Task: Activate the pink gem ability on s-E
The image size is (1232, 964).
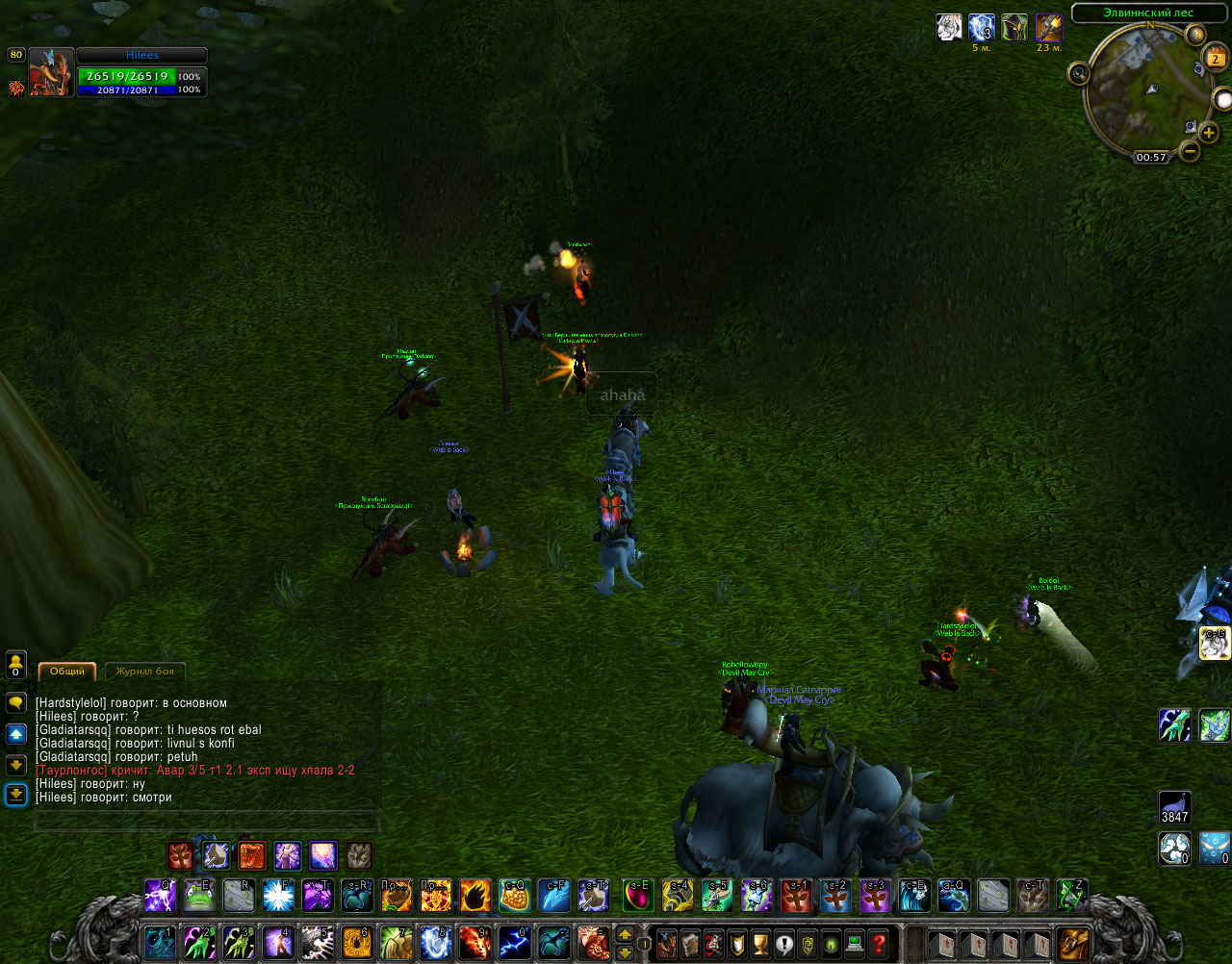Action: pos(638,897)
